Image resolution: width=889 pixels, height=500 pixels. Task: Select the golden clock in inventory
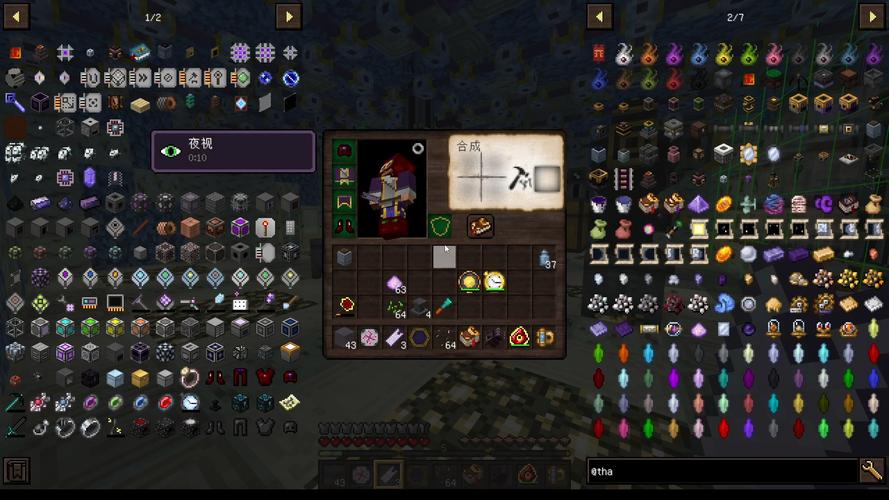(x=495, y=282)
